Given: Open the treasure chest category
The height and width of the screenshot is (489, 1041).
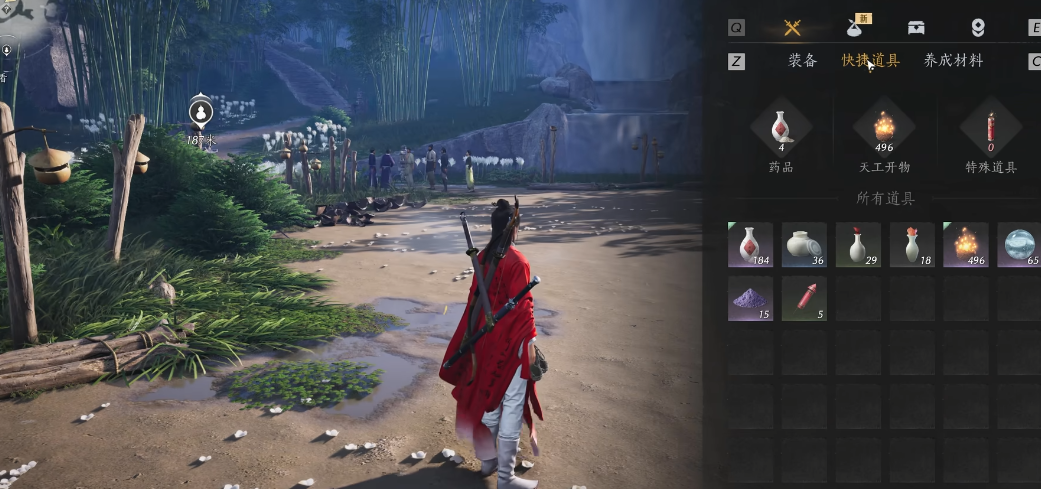Looking at the screenshot, I should point(916,28).
